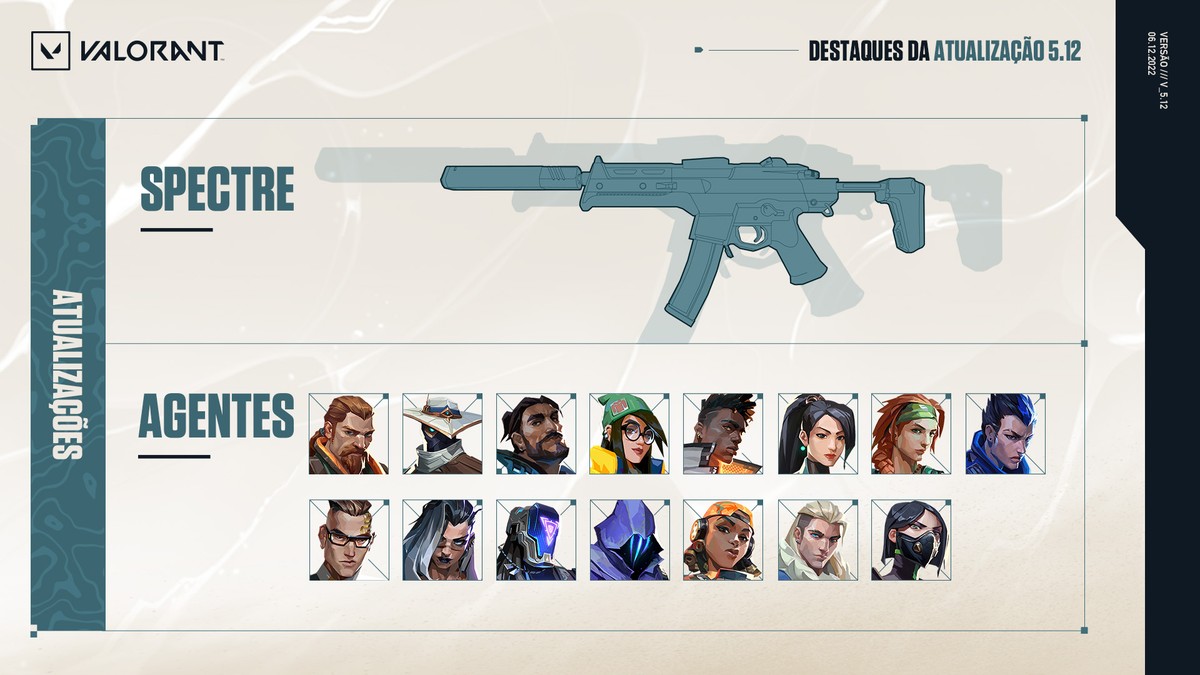Select Killjoy in the green beanie
Image resolution: width=1200 pixels, height=675 pixels.
coord(629,433)
